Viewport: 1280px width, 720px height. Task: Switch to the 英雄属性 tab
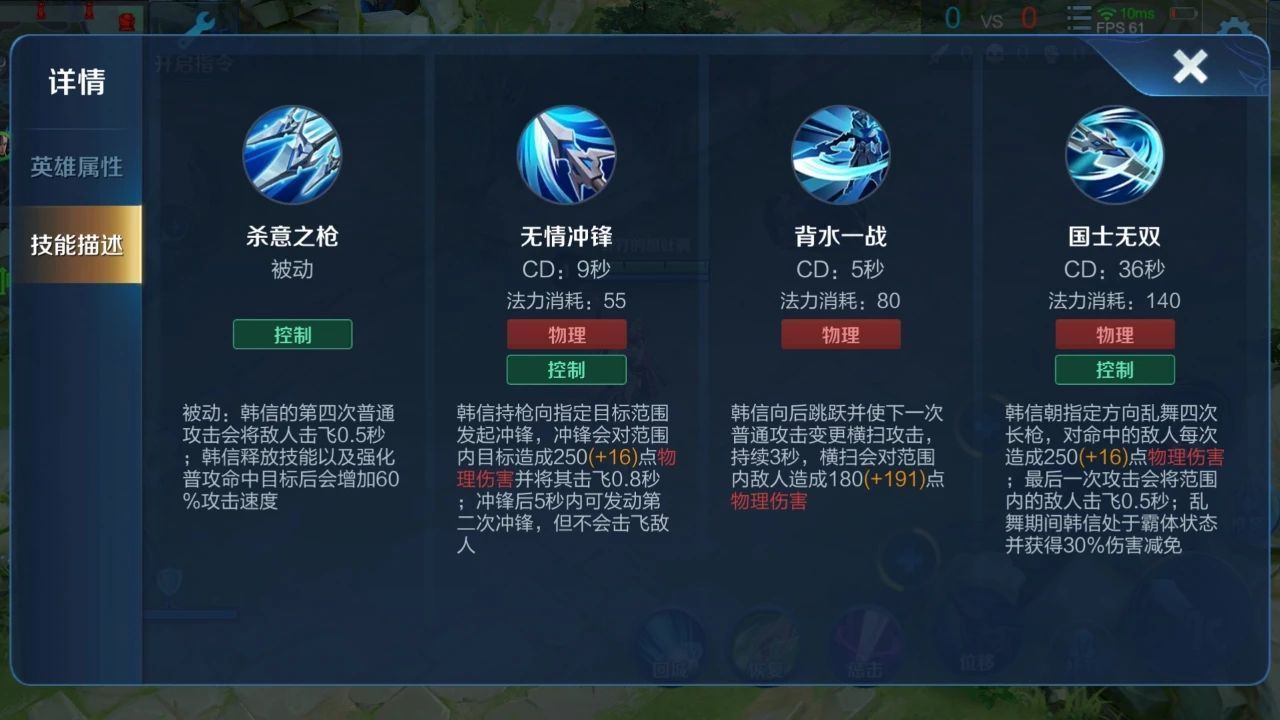click(x=79, y=167)
